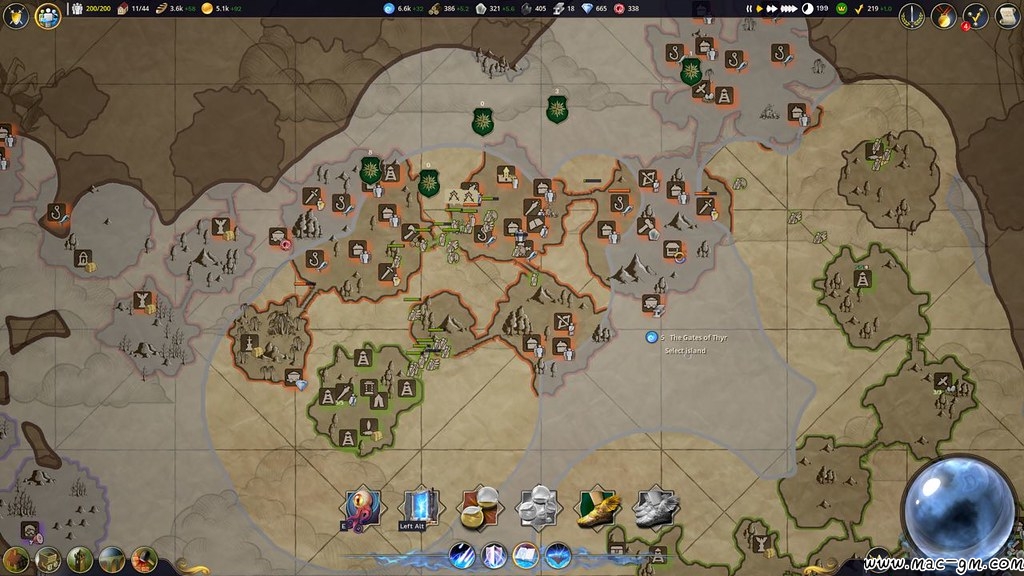
Task: Cast the blue comet spell
Action: pos(461,555)
